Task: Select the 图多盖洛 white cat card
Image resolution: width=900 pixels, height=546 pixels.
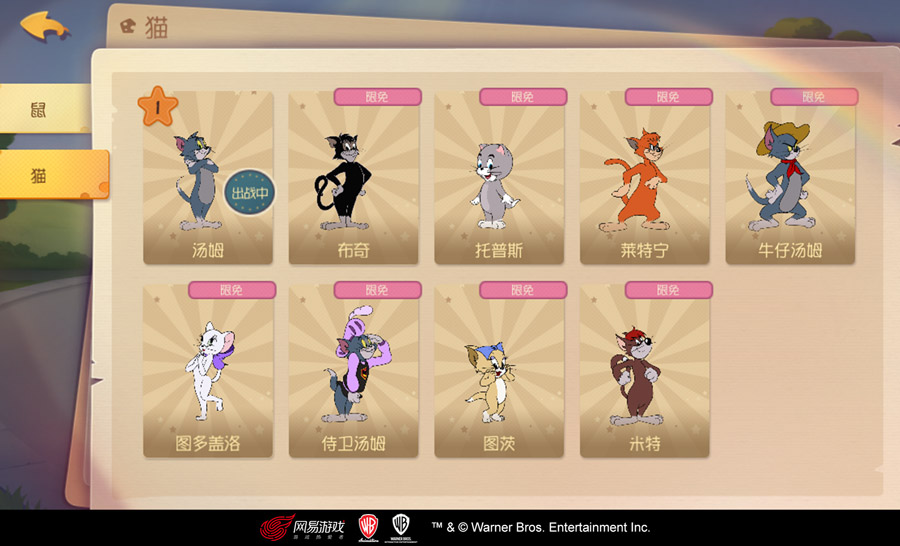Action: coord(207,372)
